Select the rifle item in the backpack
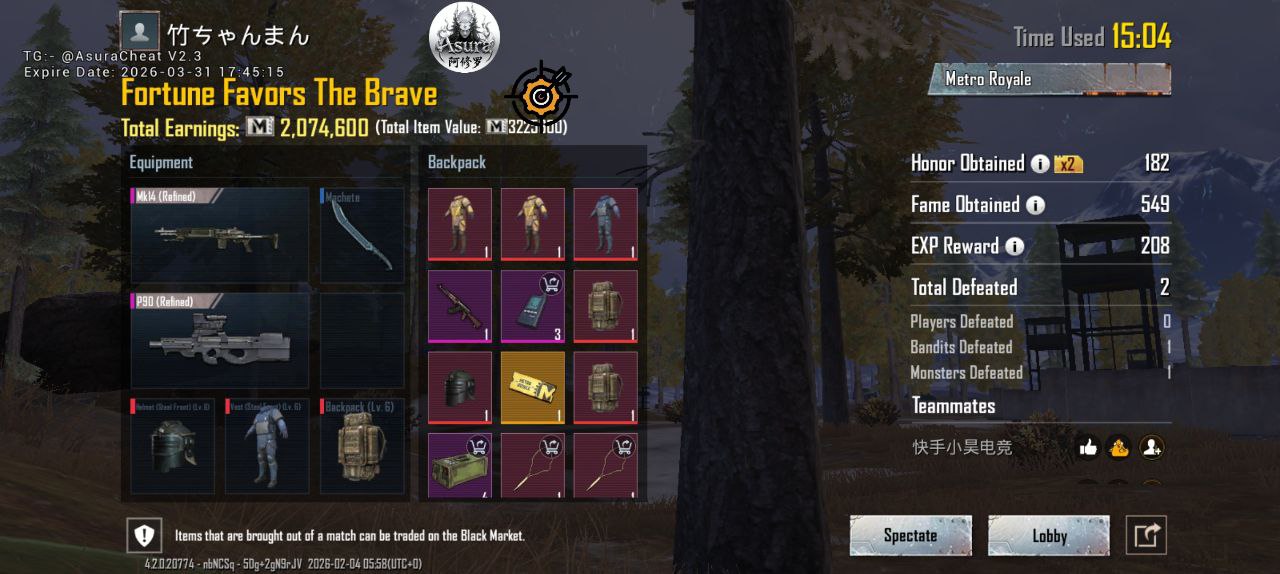Image resolution: width=1280 pixels, height=574 pixels. 460,306
